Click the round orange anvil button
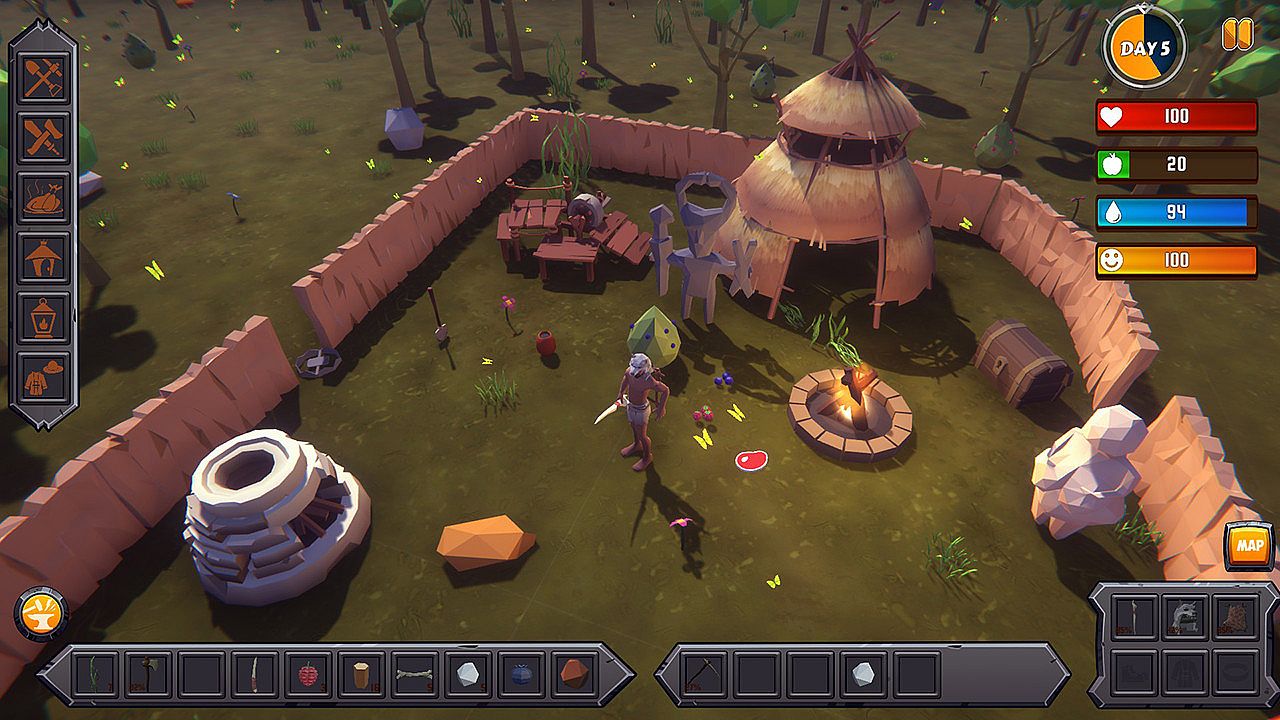Viewport: 1280px width, 720px height. pyautogui.click(x=41, y=613)
